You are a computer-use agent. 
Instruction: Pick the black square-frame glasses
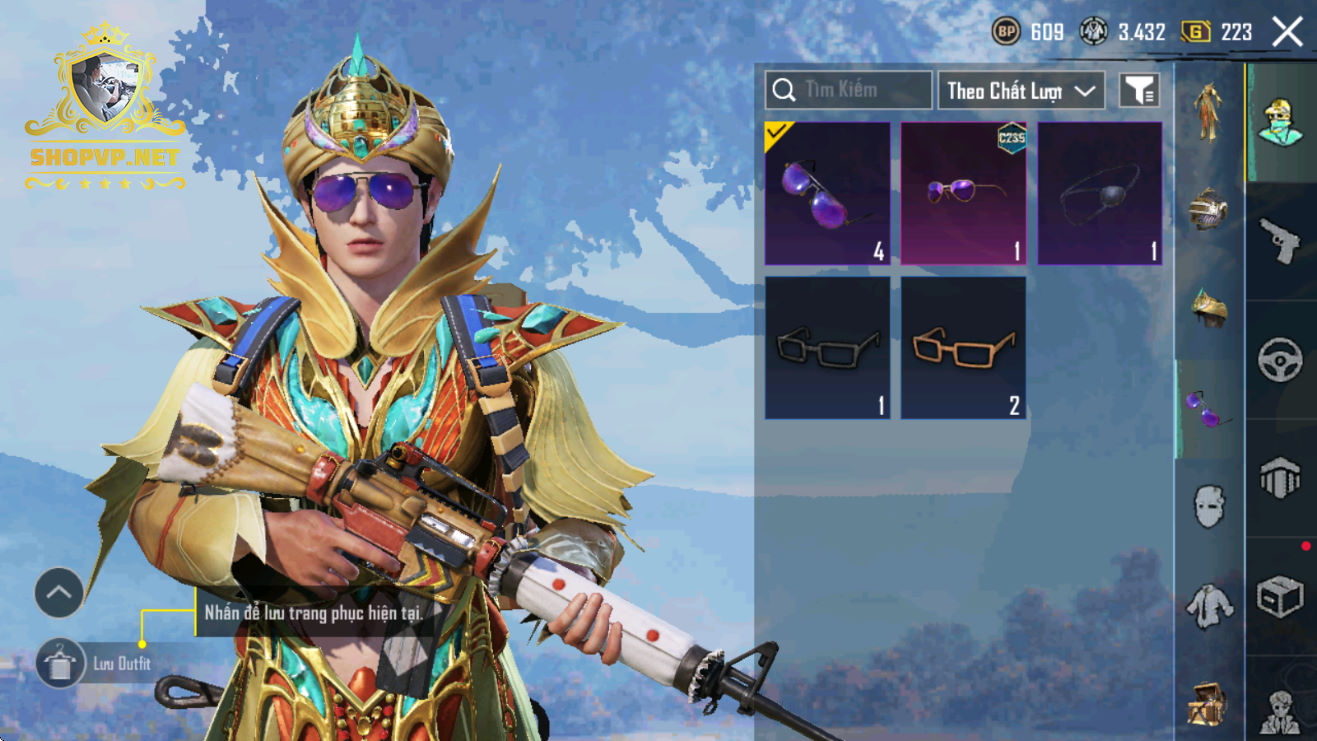(x=827, y=348)
